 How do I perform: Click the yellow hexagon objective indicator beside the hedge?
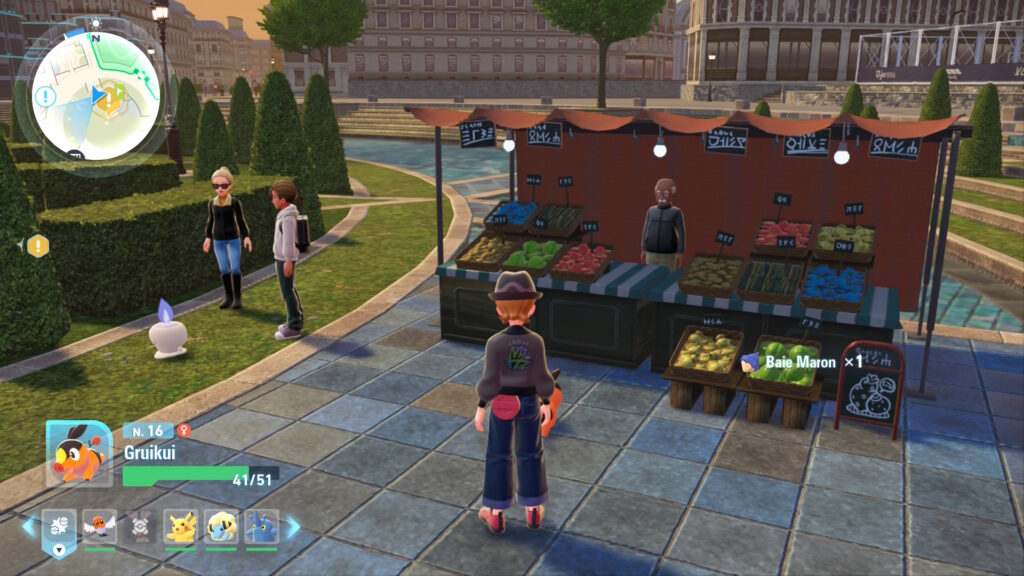(x=38, y=245)
